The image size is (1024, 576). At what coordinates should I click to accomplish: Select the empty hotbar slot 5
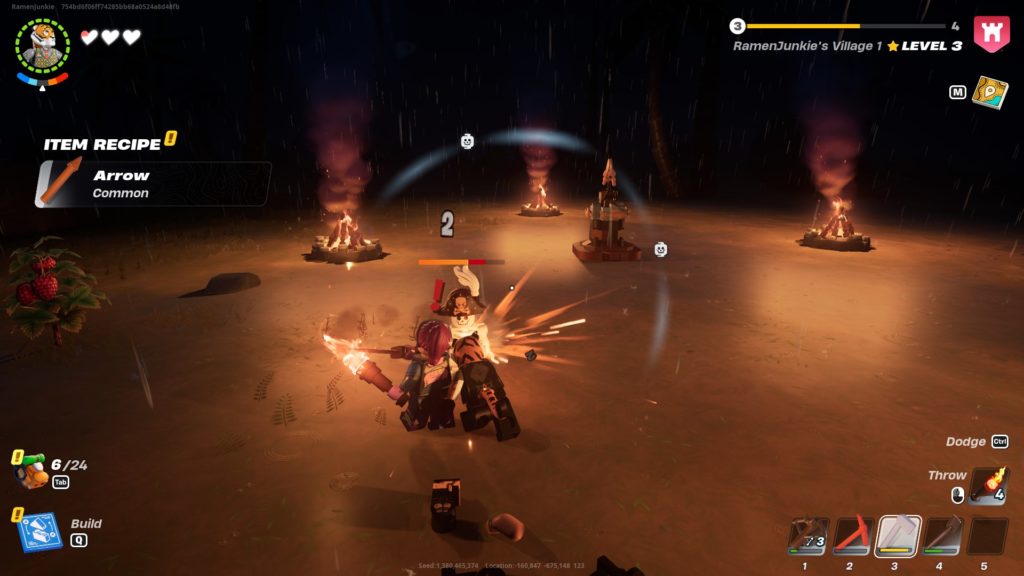pyautogui.click(x=987, y=536)
